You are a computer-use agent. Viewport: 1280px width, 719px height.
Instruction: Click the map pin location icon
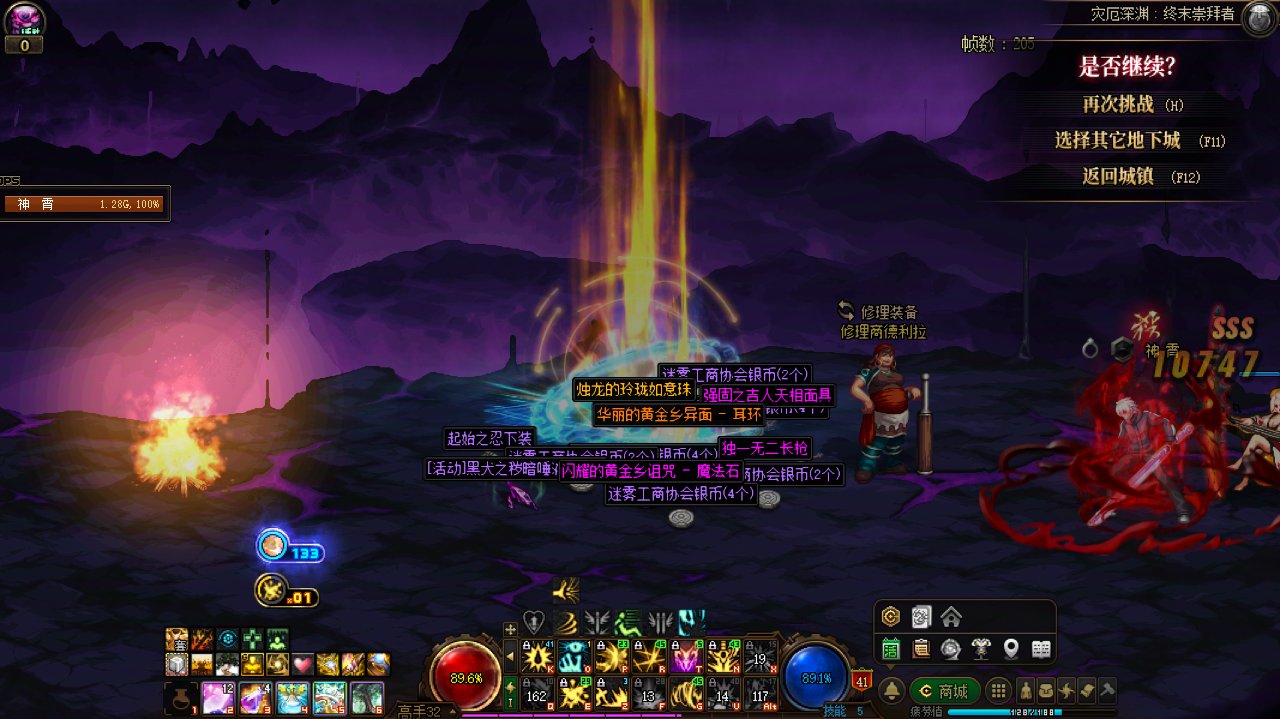tap(1011, 649)
